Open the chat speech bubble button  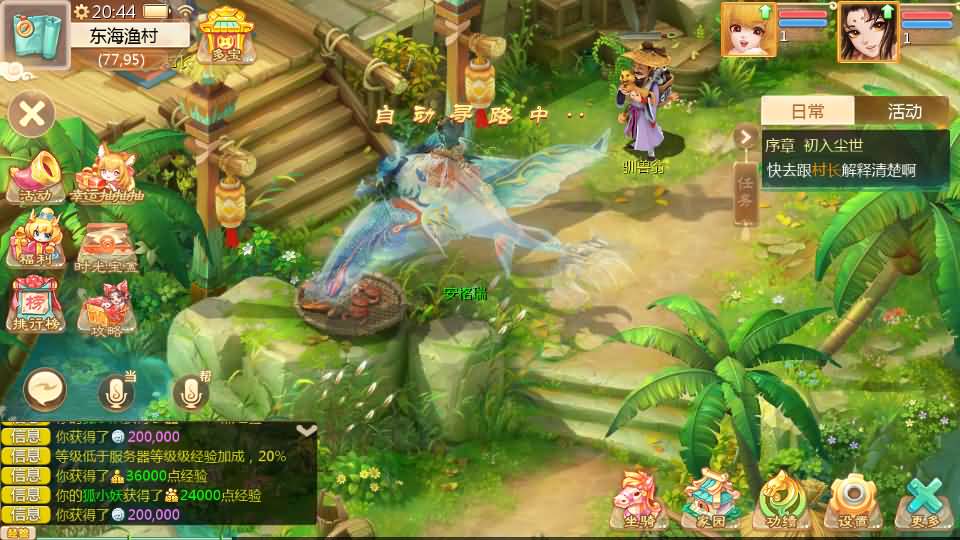click(45, 389)
